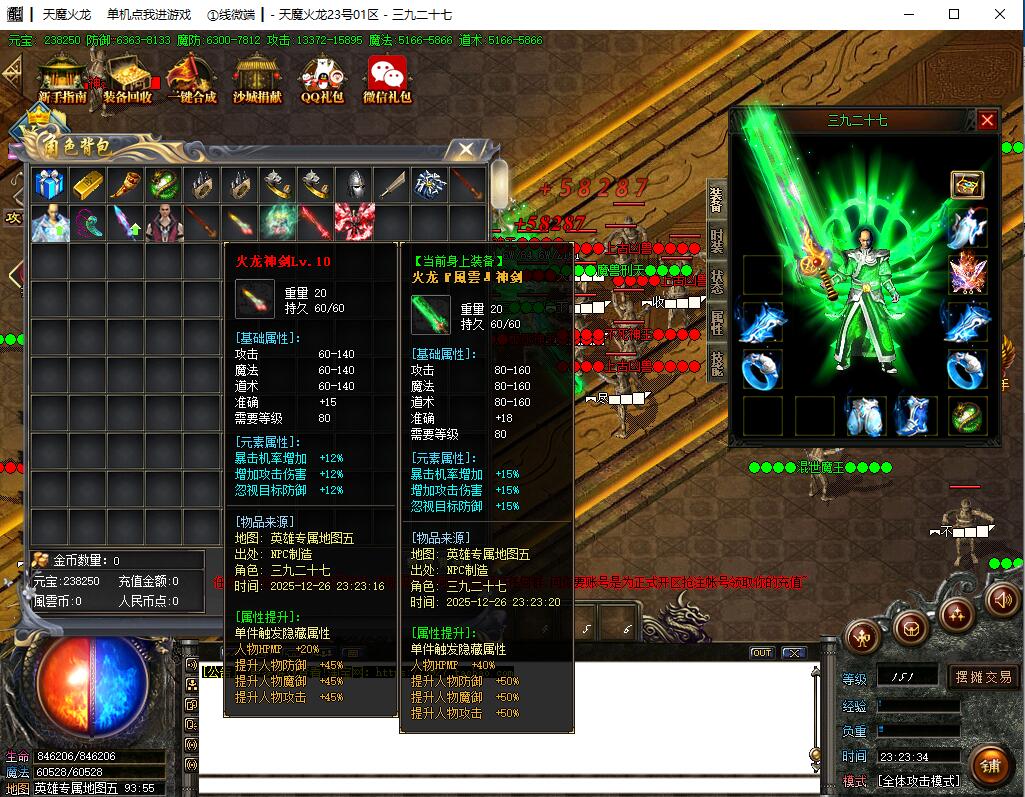Toggle sound with the speaker button

[x=1001, y=599]
